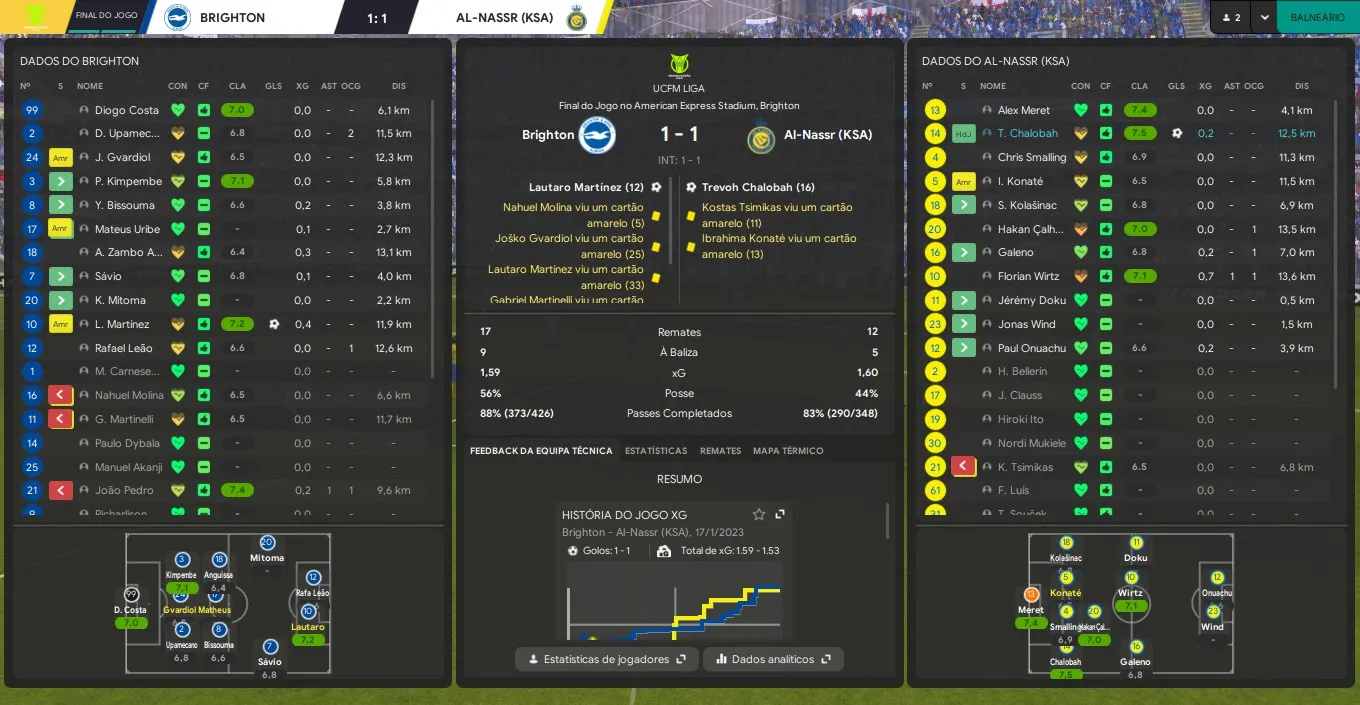Select João Pedro's player row
This screenshot has width=1360, height=705.
point(124,490)
